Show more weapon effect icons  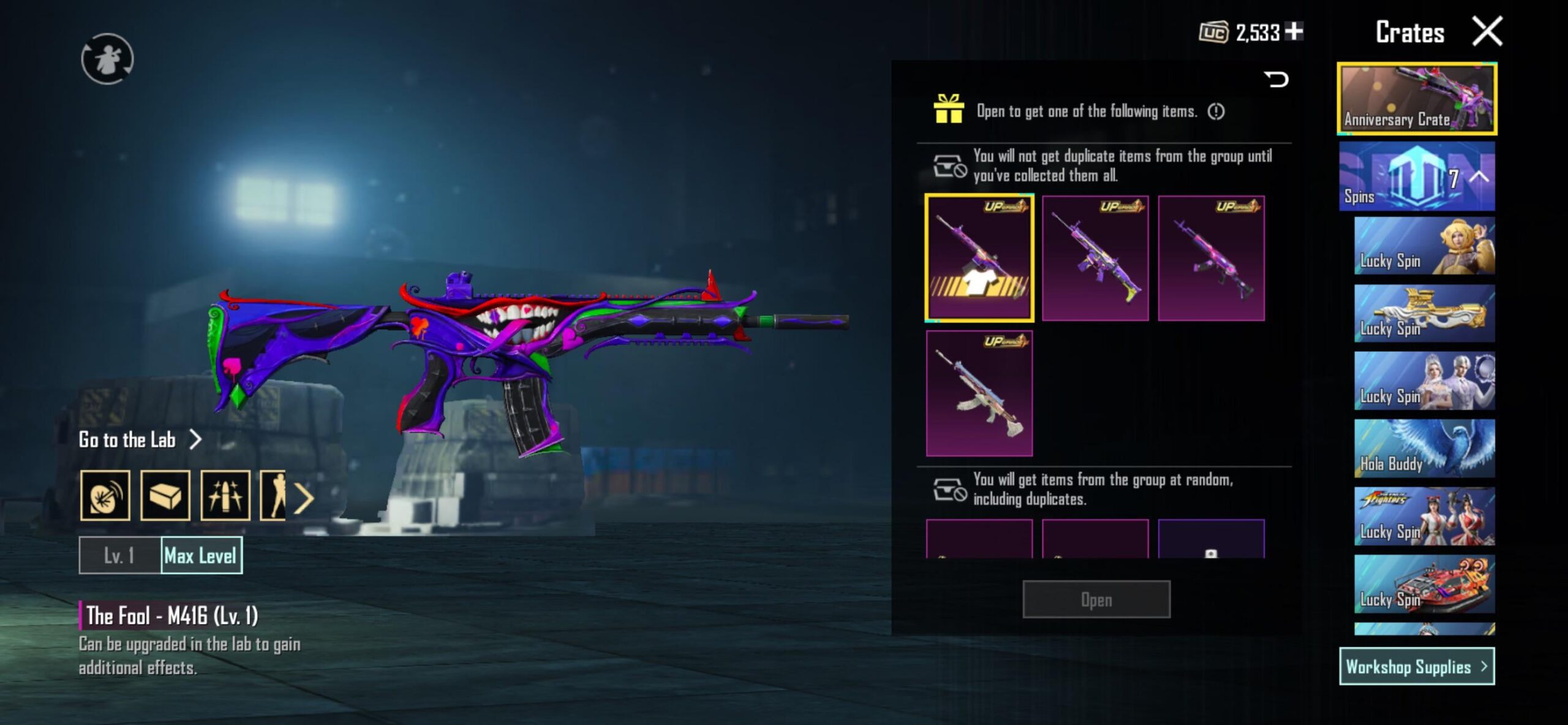click(304, 498)
